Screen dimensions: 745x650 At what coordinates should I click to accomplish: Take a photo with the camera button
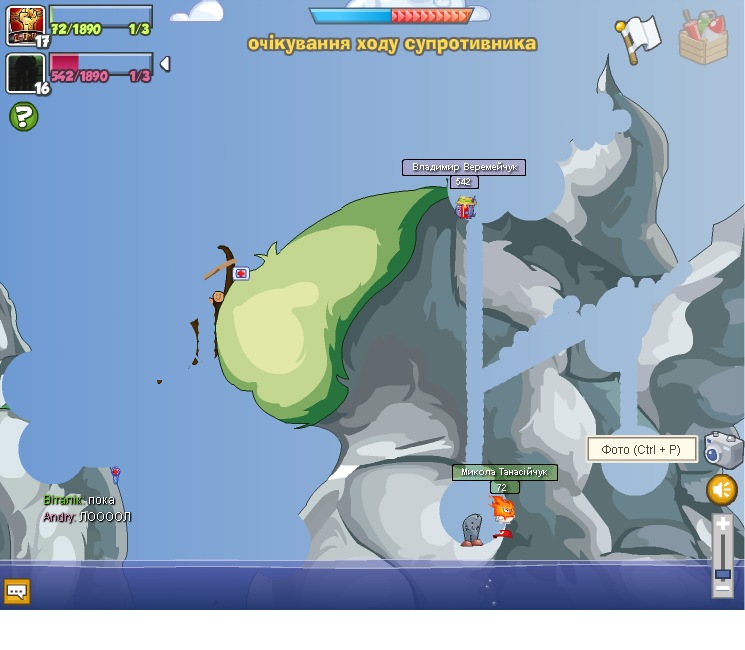[723, 450]
